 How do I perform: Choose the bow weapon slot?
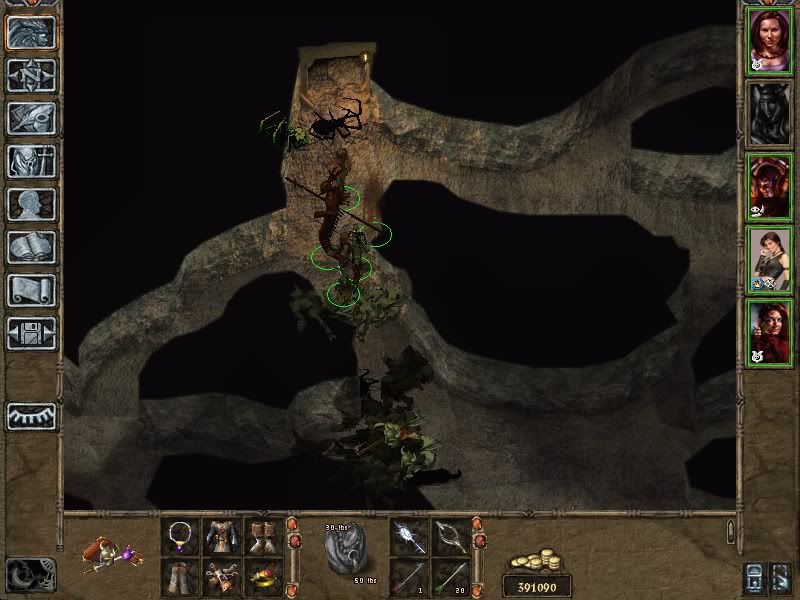(451, 537)
